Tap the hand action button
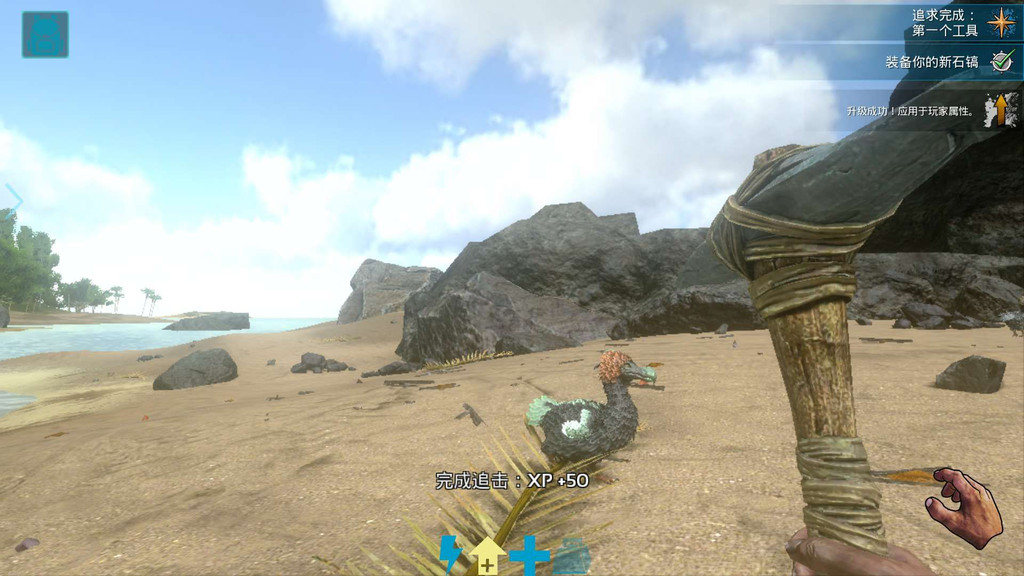The height and width of the screenshot is (576, 1024). point(964,508)
